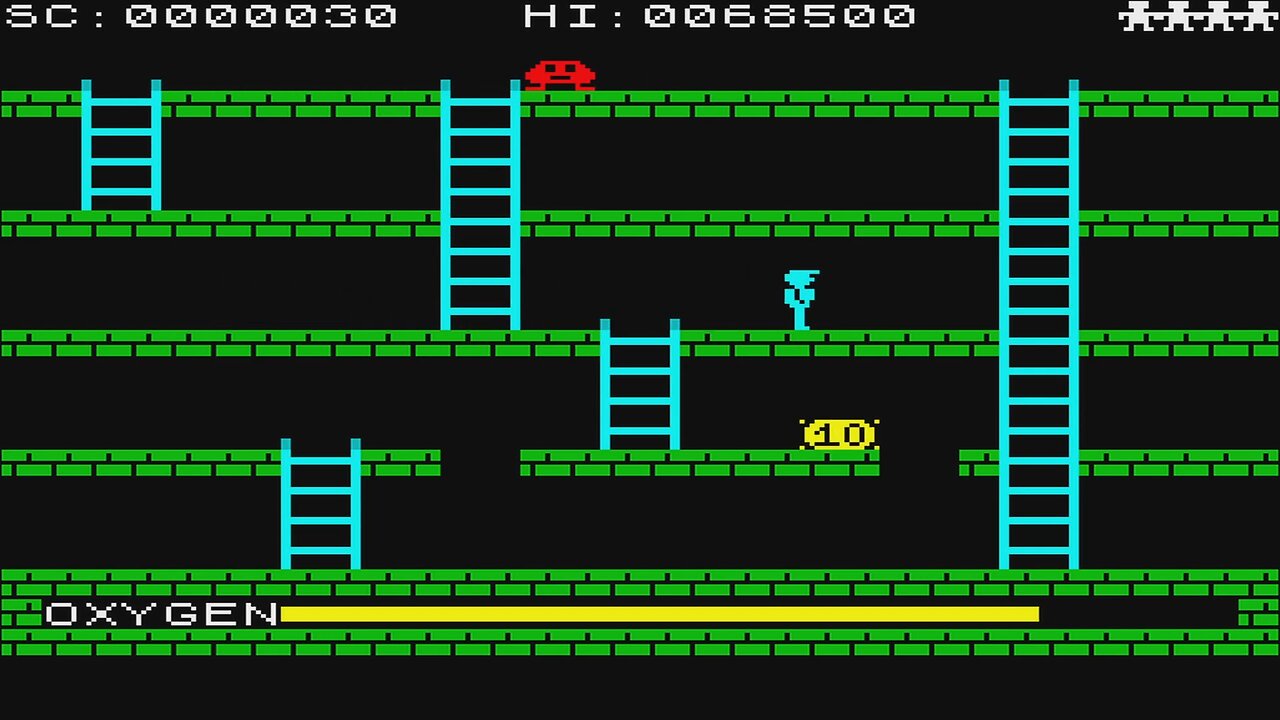Screen dimensions: 1280x720
Task: Click the tall ladder on the far right
Action: [x=1040, y=320]
